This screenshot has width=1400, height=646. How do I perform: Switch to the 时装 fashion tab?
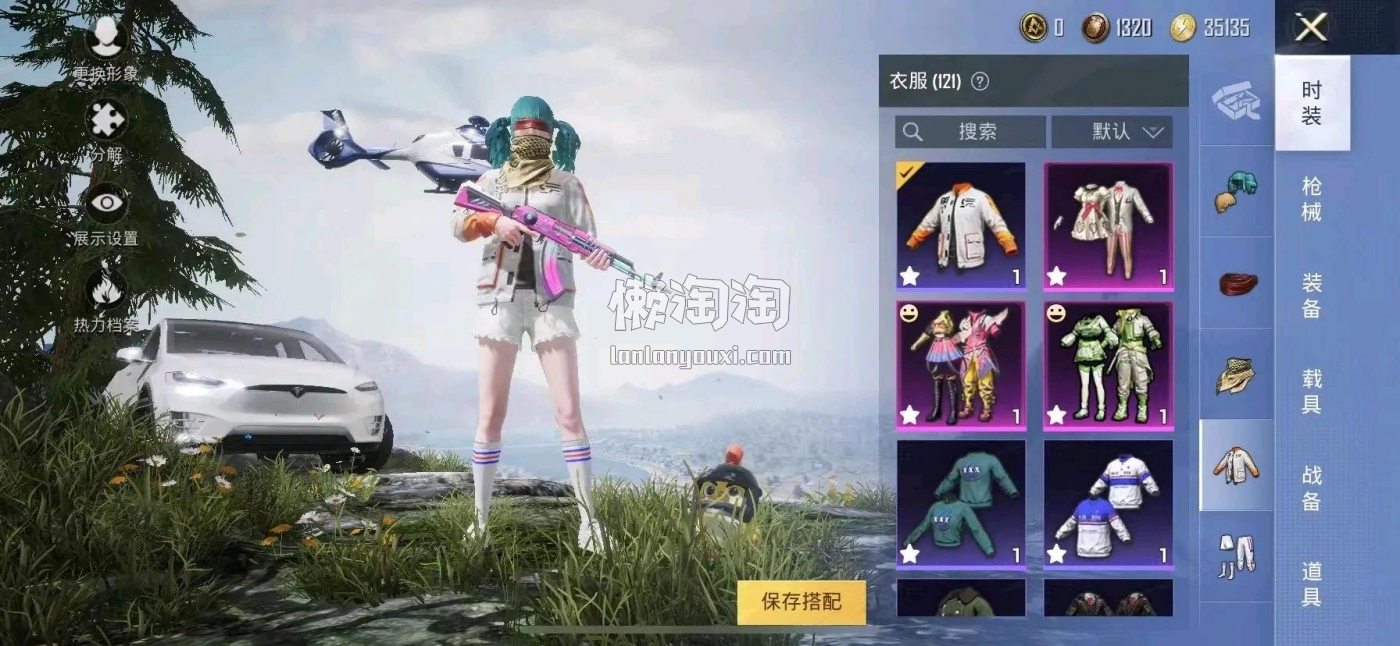point(1312,103)
